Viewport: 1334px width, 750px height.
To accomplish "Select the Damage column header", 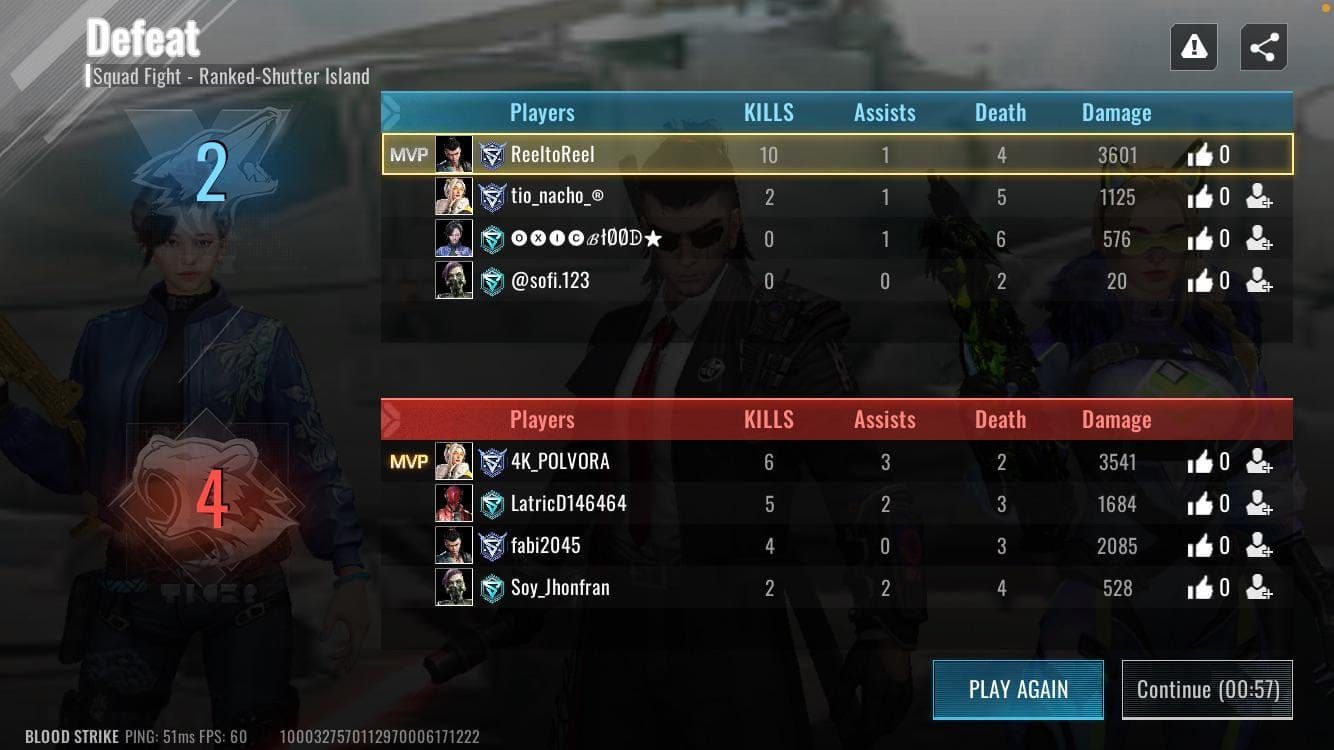I will point(1116,112).
